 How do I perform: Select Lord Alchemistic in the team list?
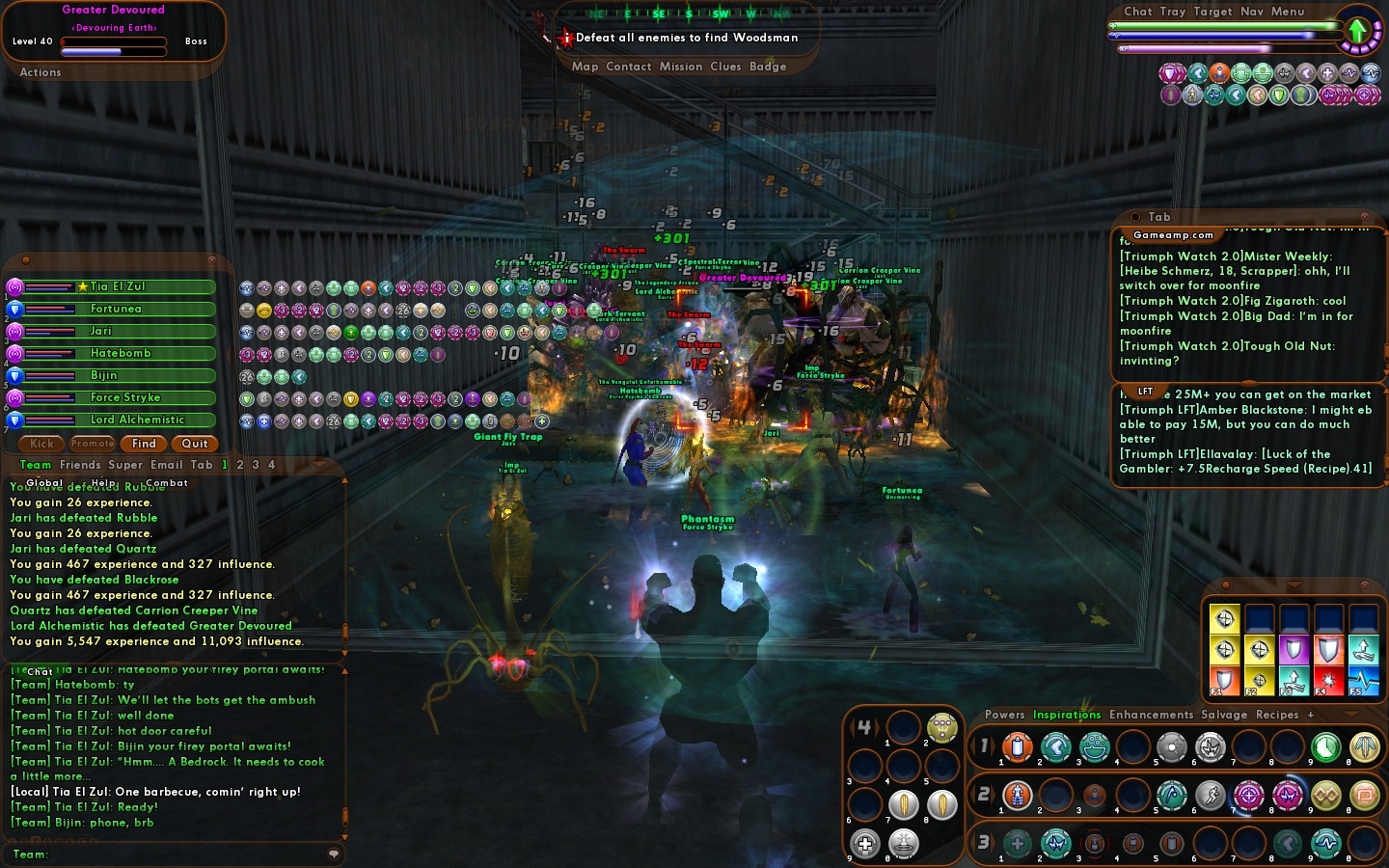[137, 420]
